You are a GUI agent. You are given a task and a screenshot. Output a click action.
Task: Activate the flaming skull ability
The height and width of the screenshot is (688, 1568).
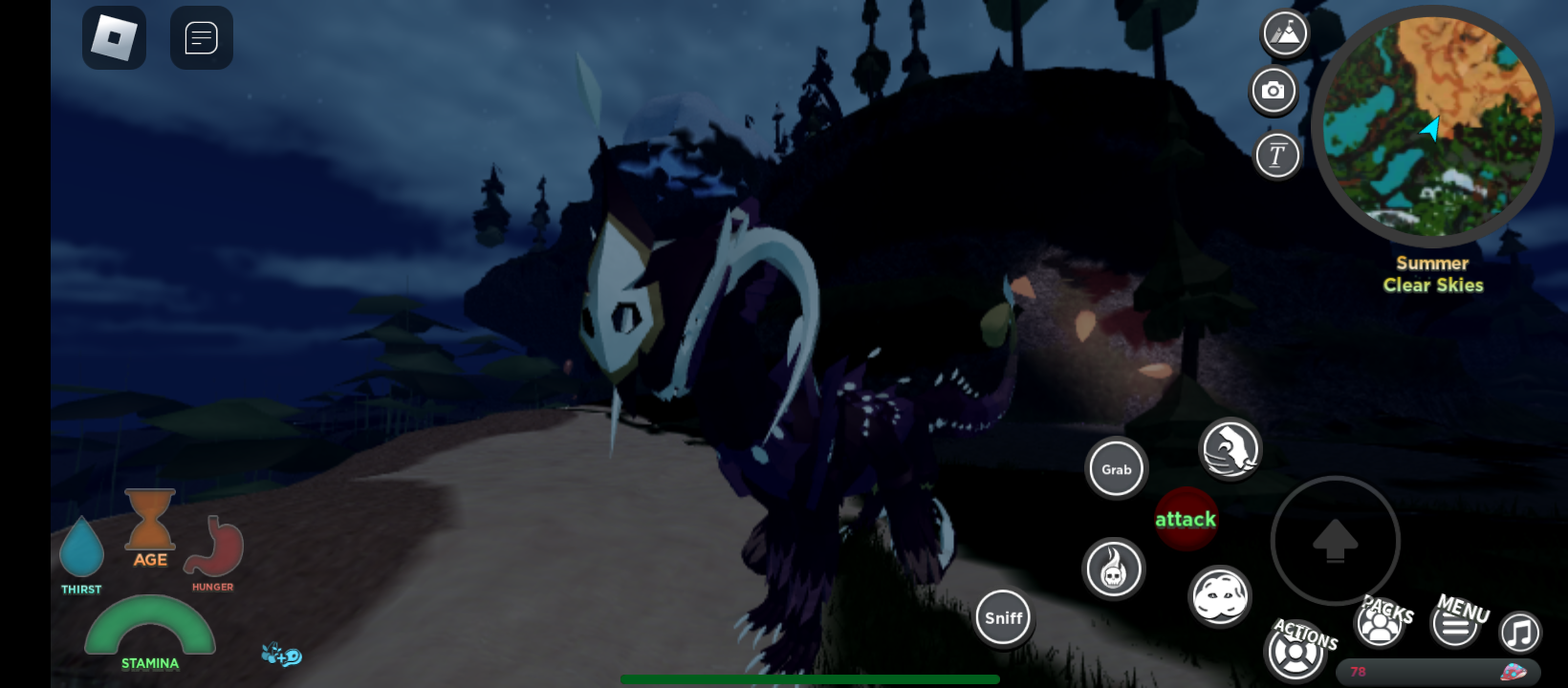[1113, 570]
